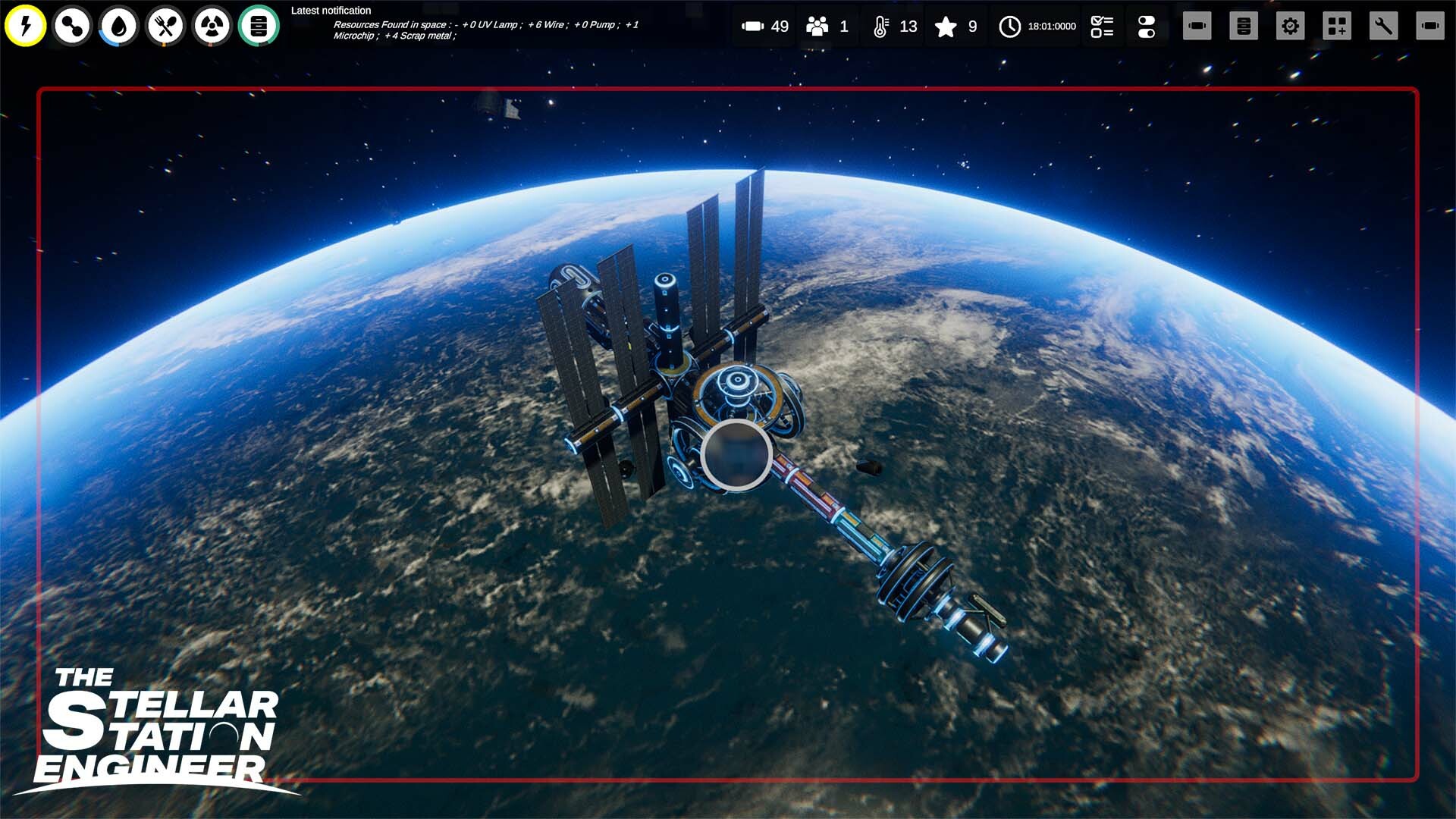Inspect the radiation hazard indicator icon
The height and width of the screenshot is (819, 1456).
211,27
